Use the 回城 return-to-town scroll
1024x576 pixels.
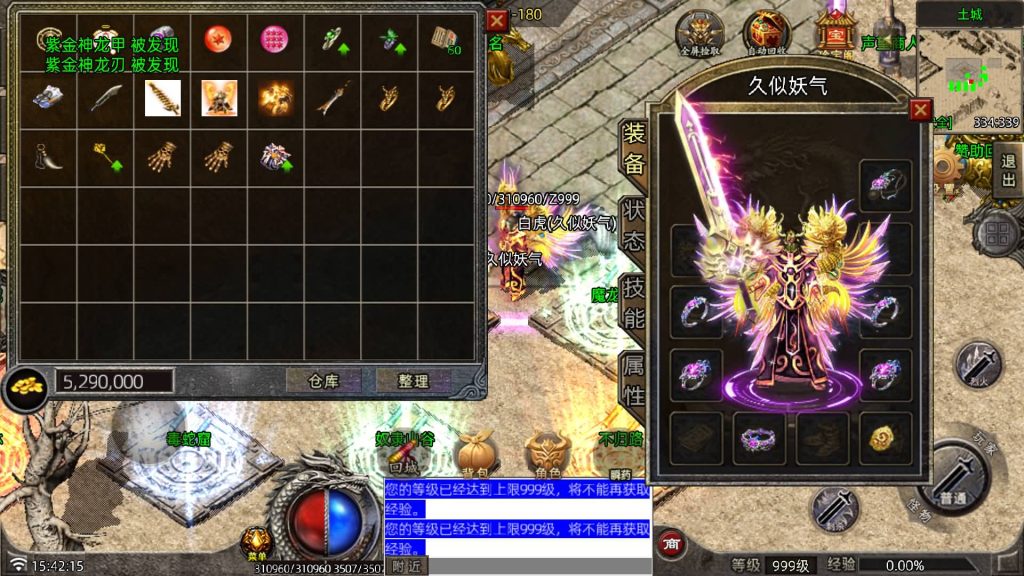pos(404,458)
